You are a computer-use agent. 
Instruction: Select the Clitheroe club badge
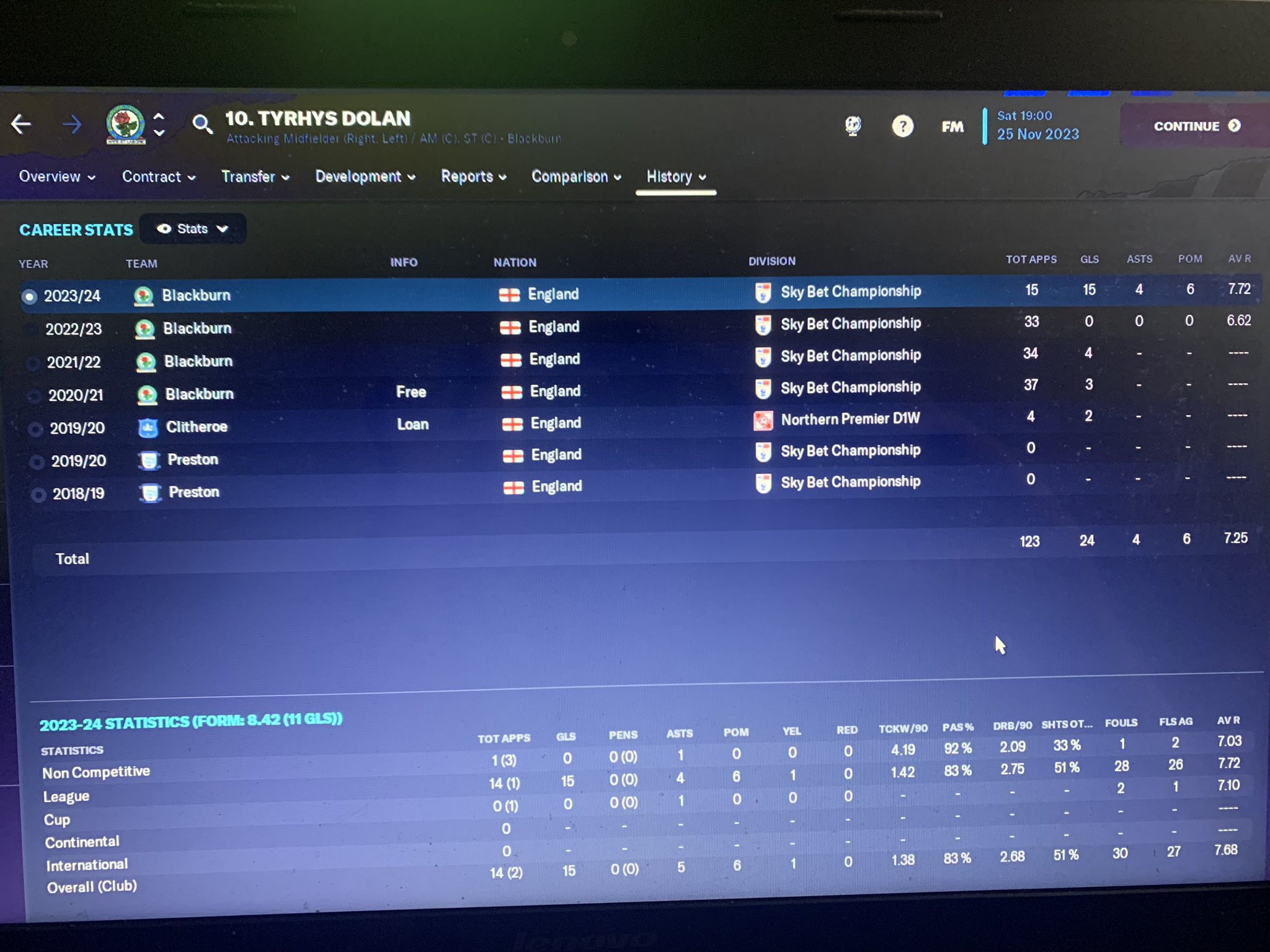click(x=147, y=427)
